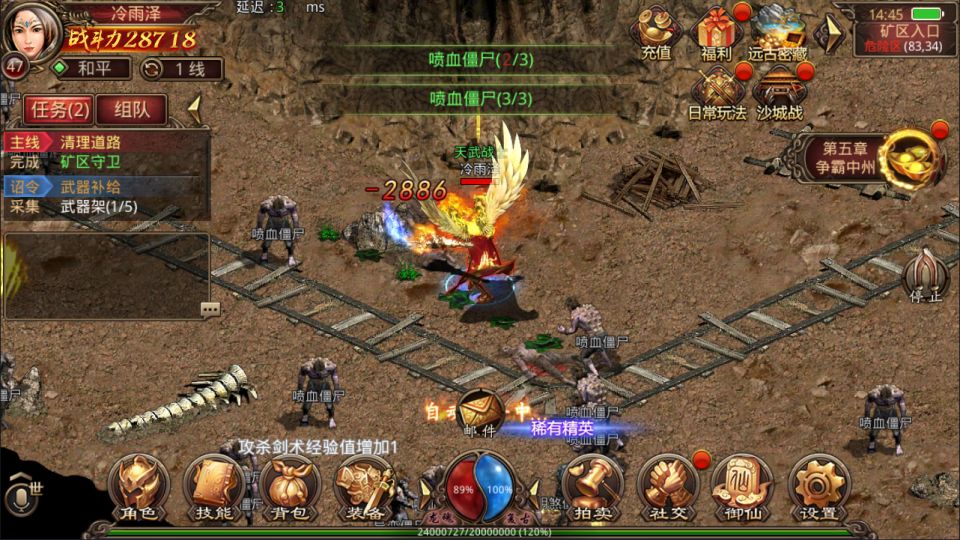Open the 装备 equipment menu

coord(362,487)
